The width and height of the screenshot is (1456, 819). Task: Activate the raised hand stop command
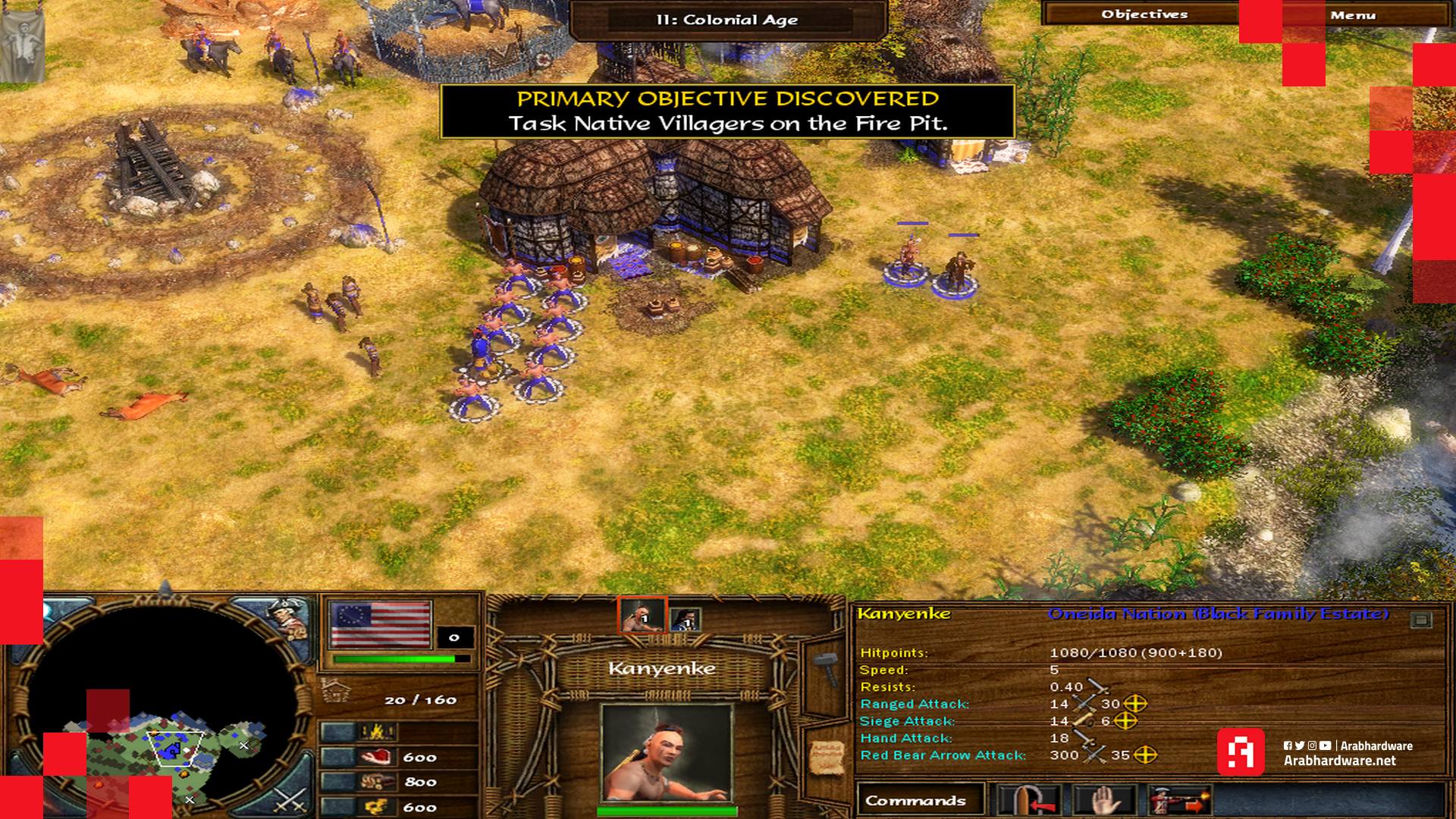(x=1105, y=801)
